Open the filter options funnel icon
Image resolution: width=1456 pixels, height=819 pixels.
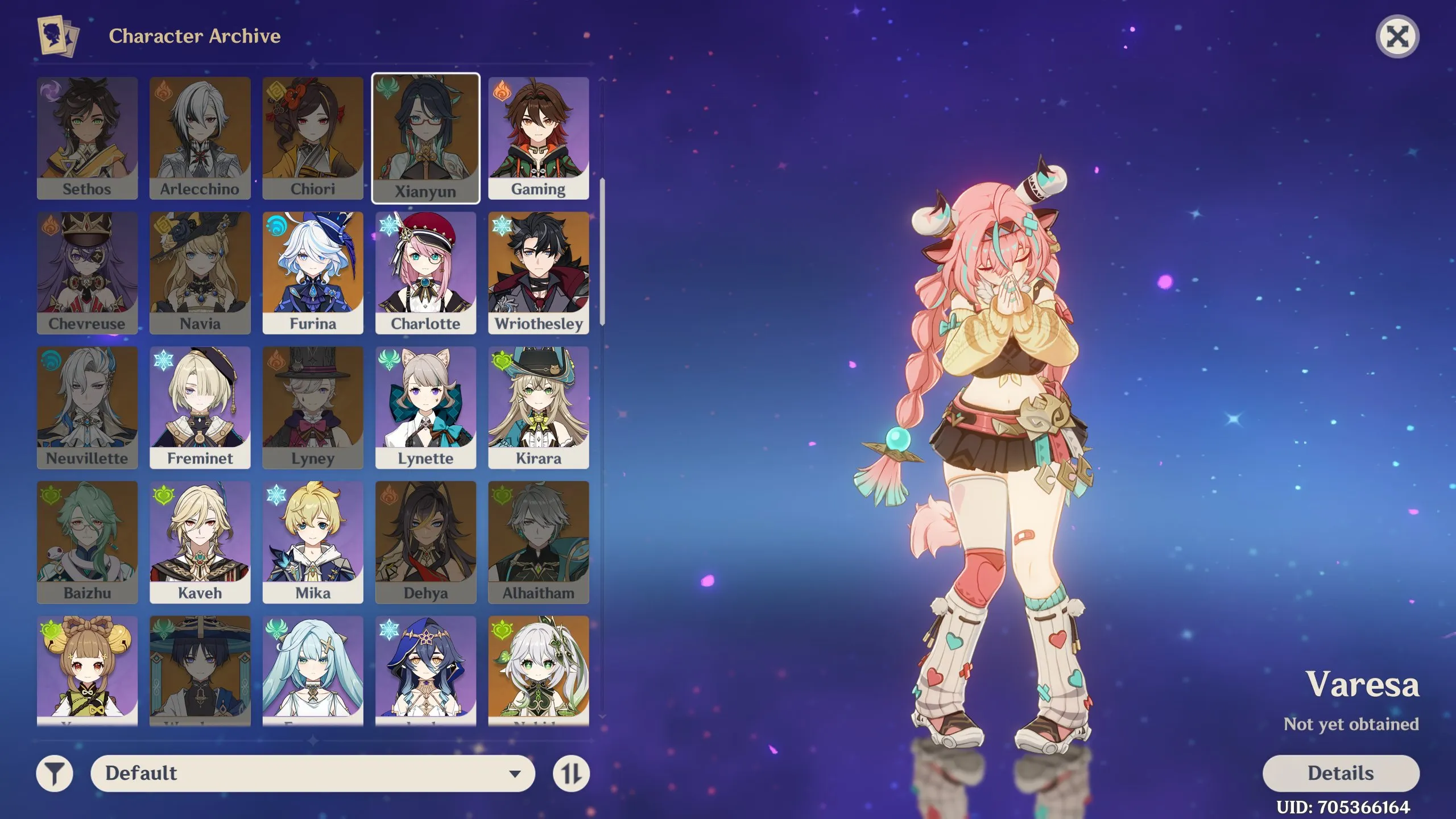54,773
